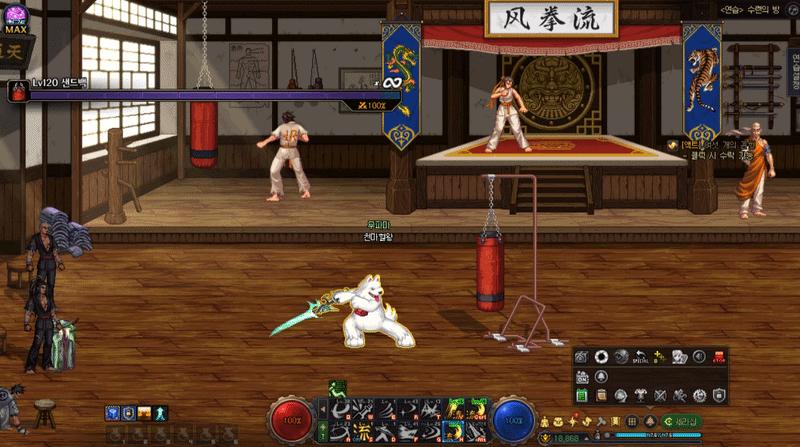Select the shield icon in the menu panel

point(719,396)
